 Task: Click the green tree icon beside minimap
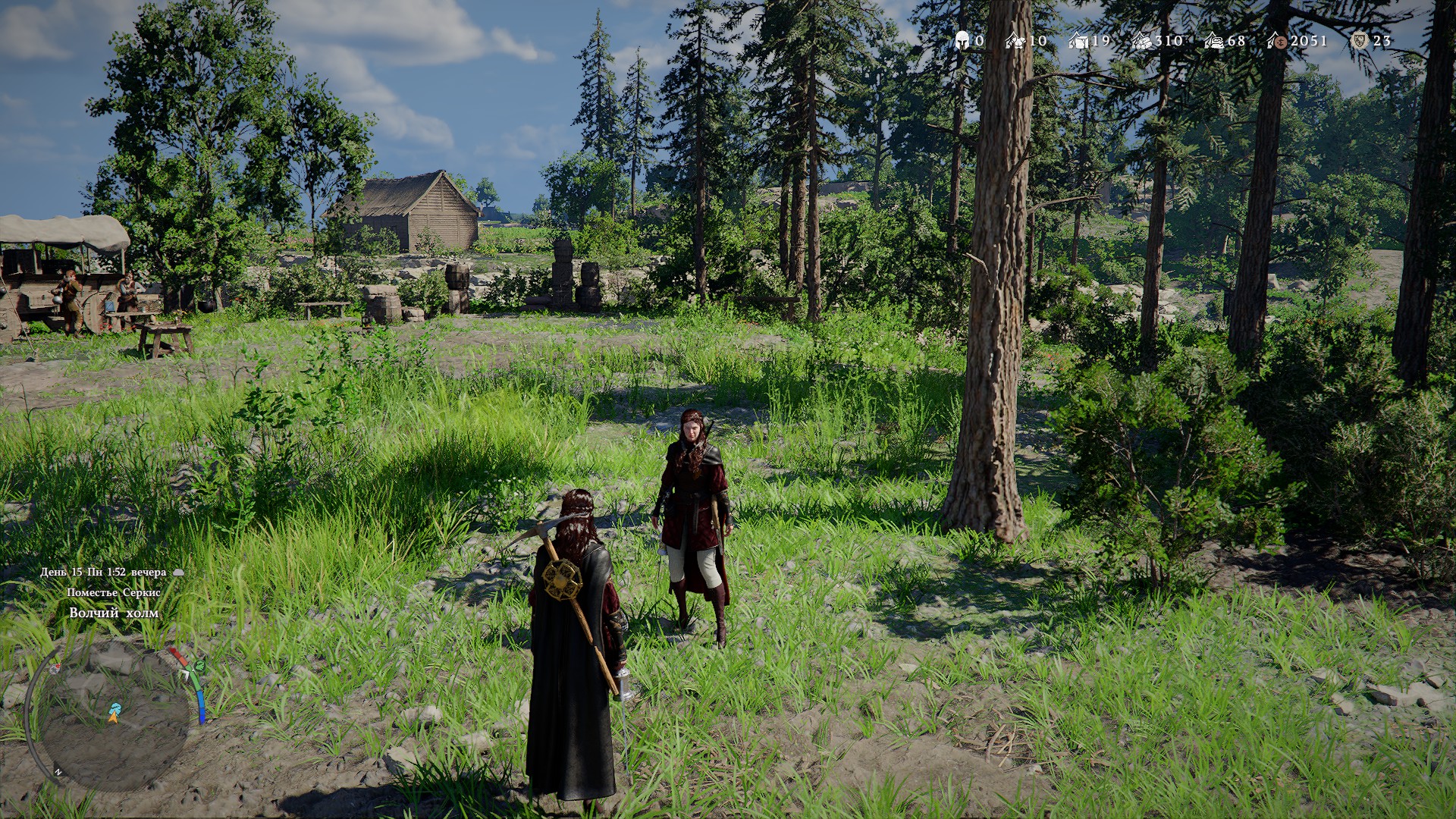(199, 666)
